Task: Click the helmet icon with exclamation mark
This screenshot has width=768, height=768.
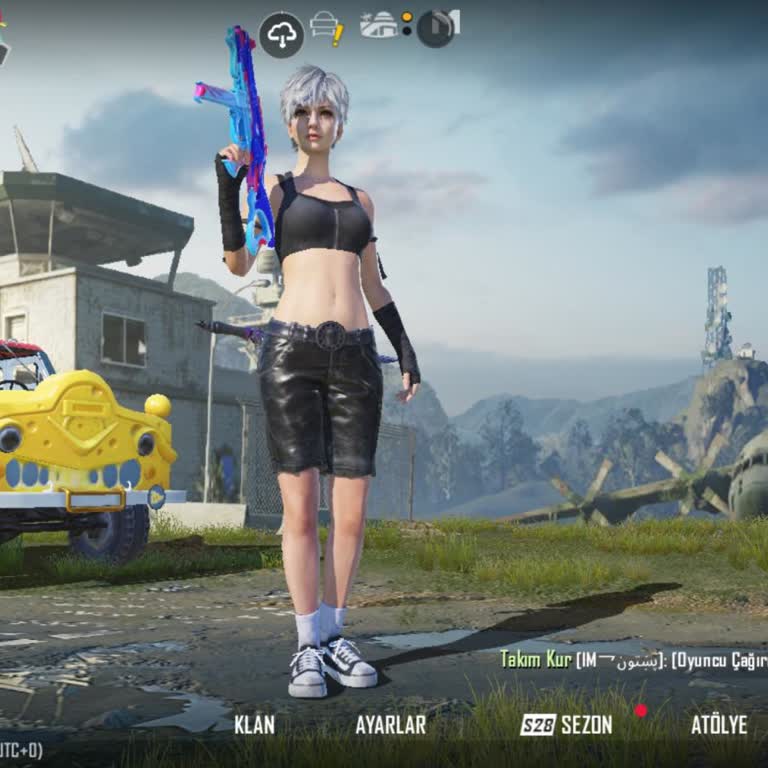Action: (326, 27)
